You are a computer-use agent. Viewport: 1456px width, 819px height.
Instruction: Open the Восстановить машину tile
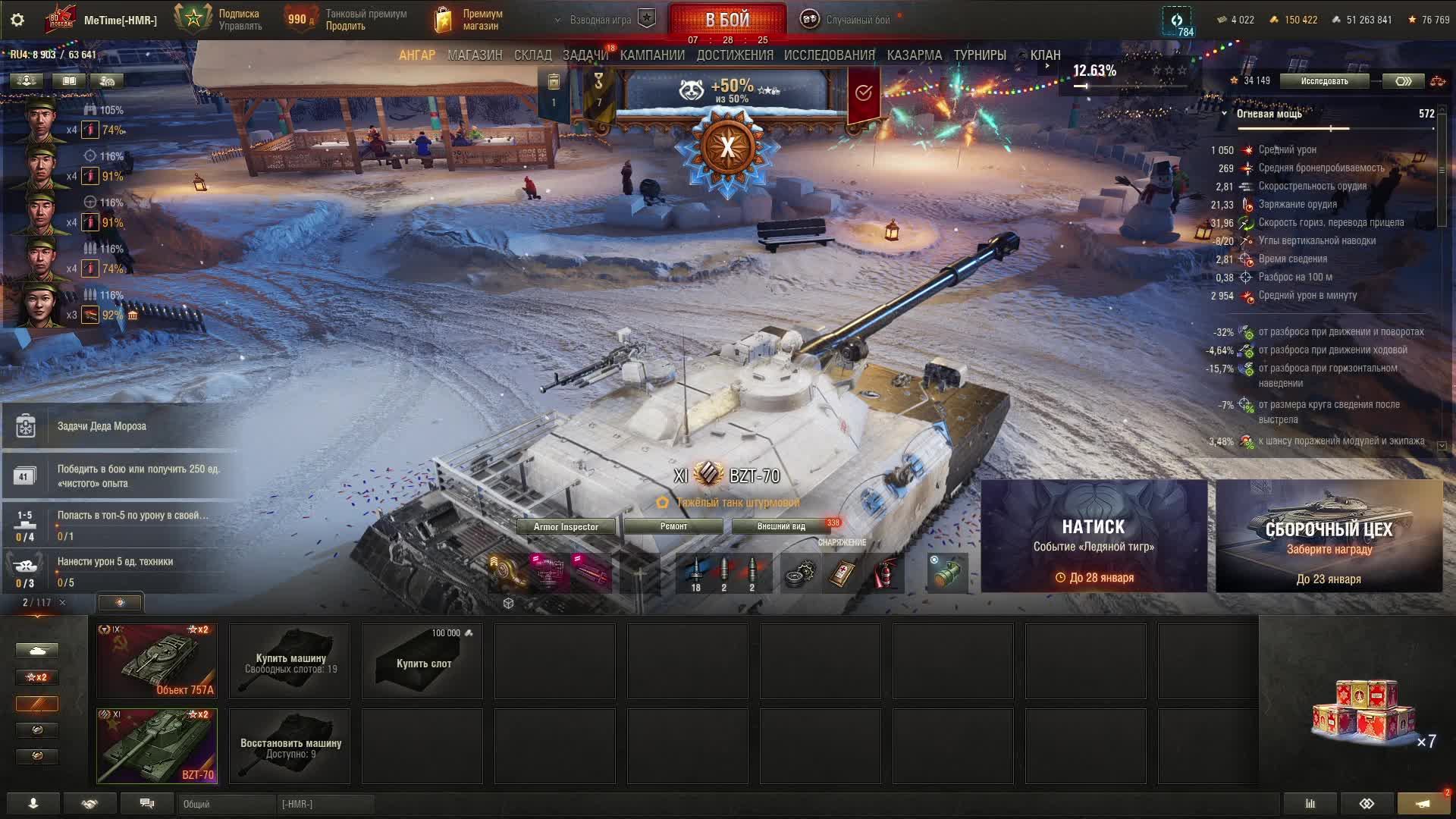pos(290,746)
